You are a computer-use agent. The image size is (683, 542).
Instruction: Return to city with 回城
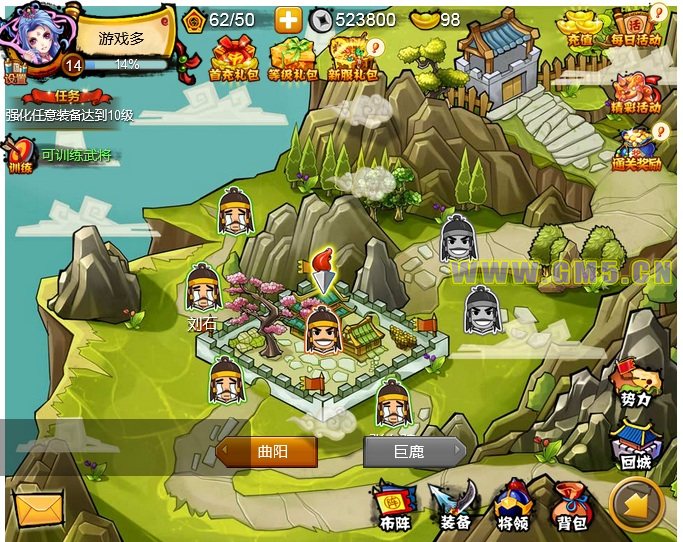[636, 446]
